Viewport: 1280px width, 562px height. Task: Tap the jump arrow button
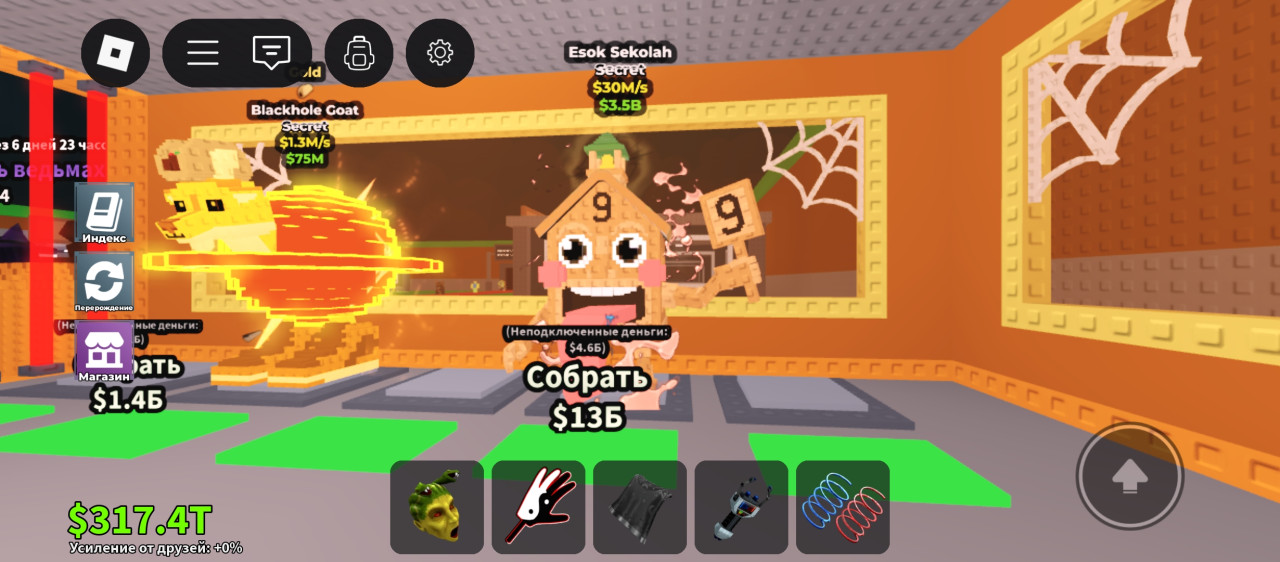click(1130, 477)
